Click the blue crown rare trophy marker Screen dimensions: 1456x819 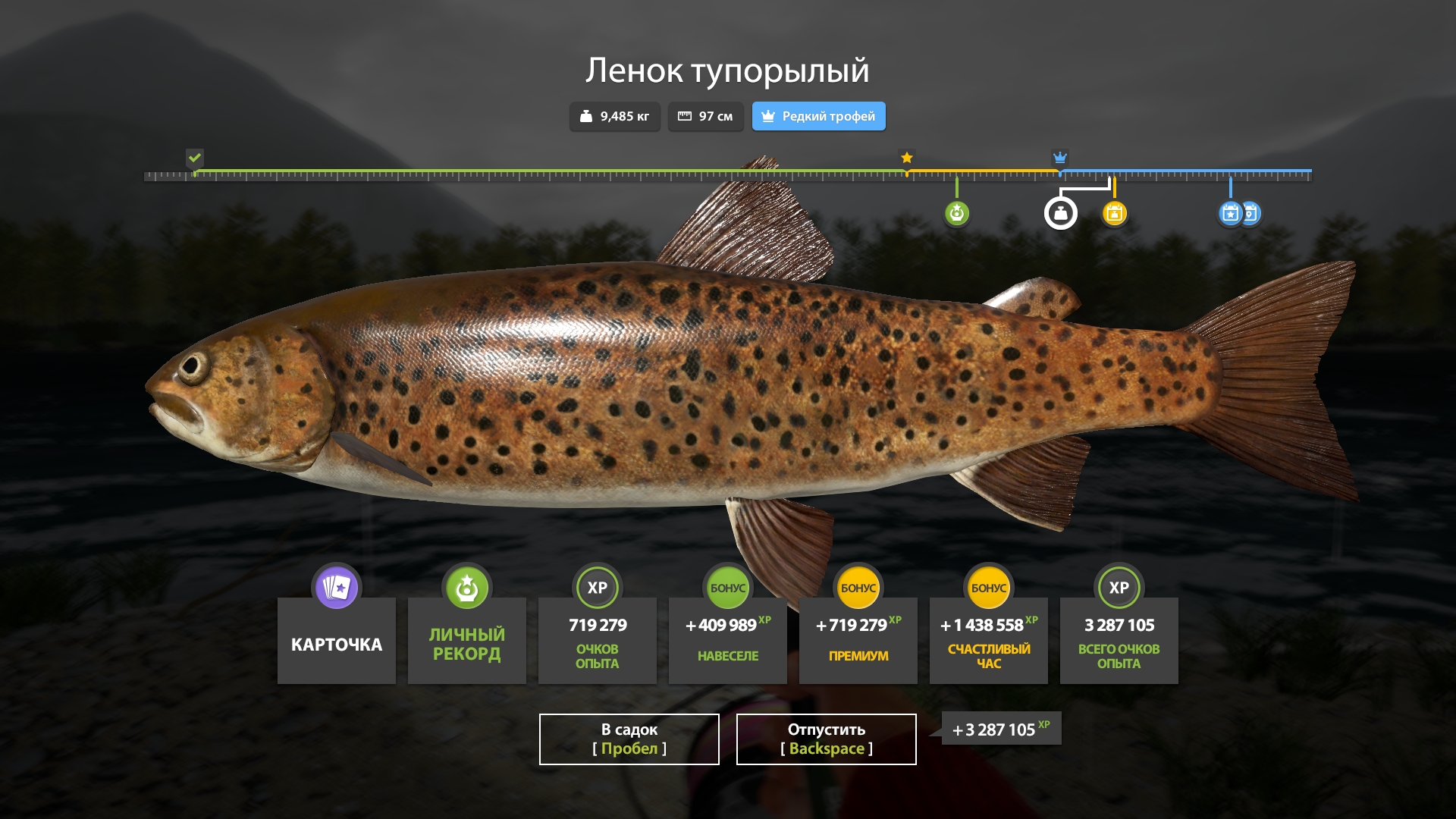1060,158
